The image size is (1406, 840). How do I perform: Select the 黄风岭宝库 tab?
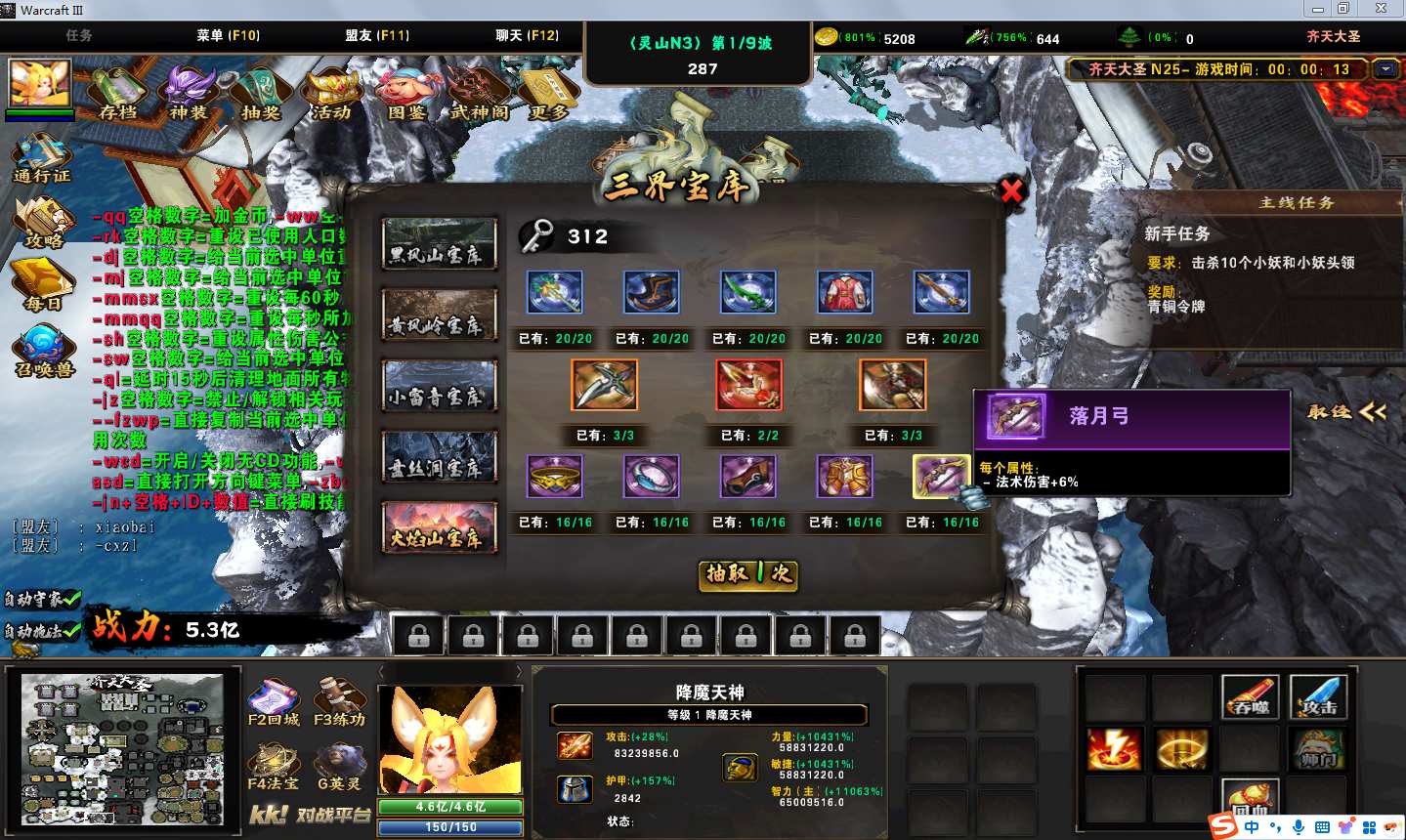pyautogui.click(x=439, y=315)
